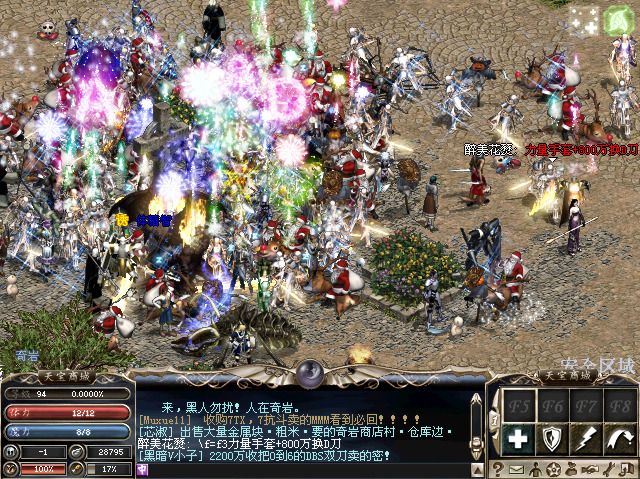Select the F6 hotkey slot
The height and width of the screenshot is (479, 640).
pos(551,404)
